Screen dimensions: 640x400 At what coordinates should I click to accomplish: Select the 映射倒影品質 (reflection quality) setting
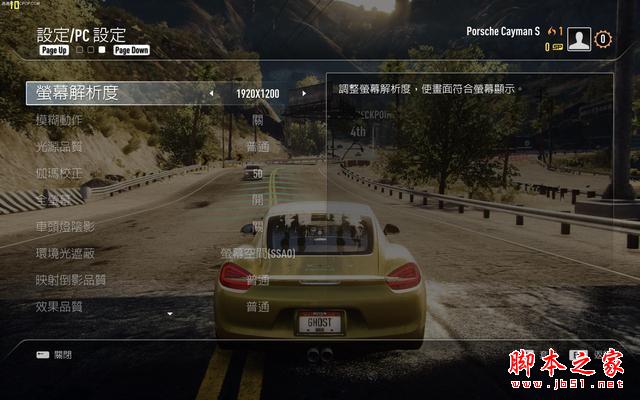pyautogui.click(x=70, y=280)
